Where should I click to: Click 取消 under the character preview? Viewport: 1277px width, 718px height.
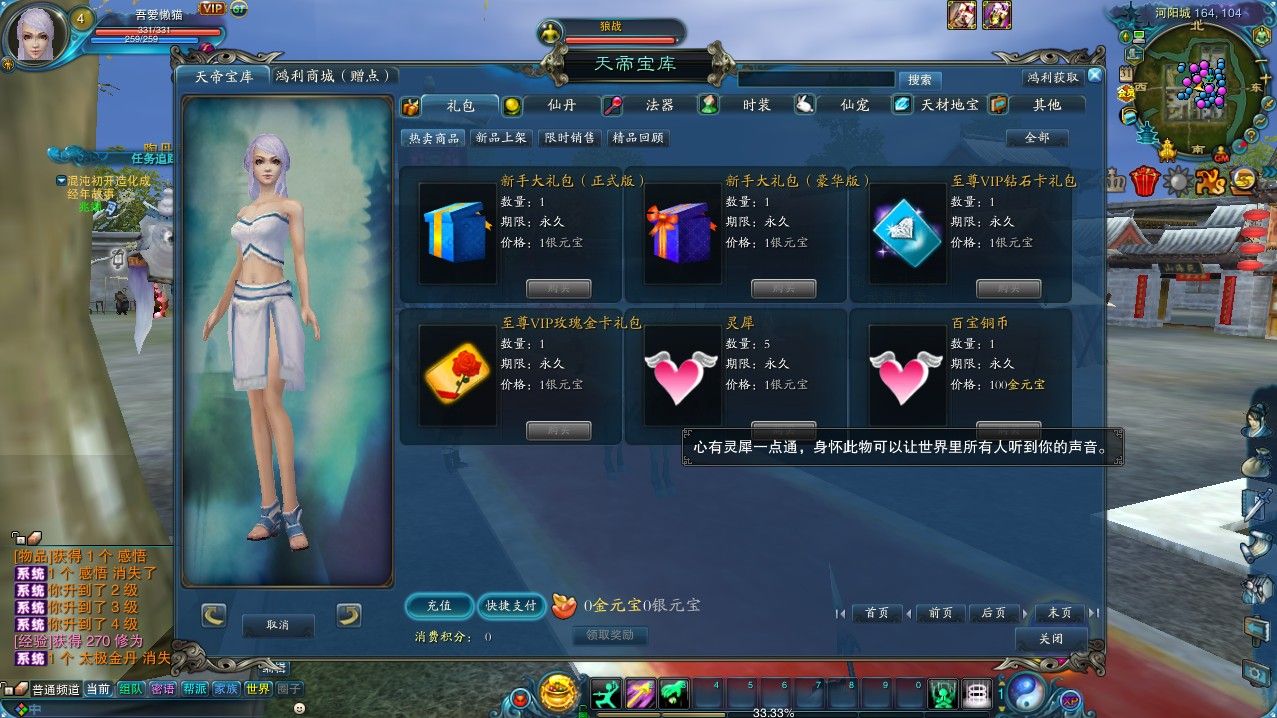277,625
